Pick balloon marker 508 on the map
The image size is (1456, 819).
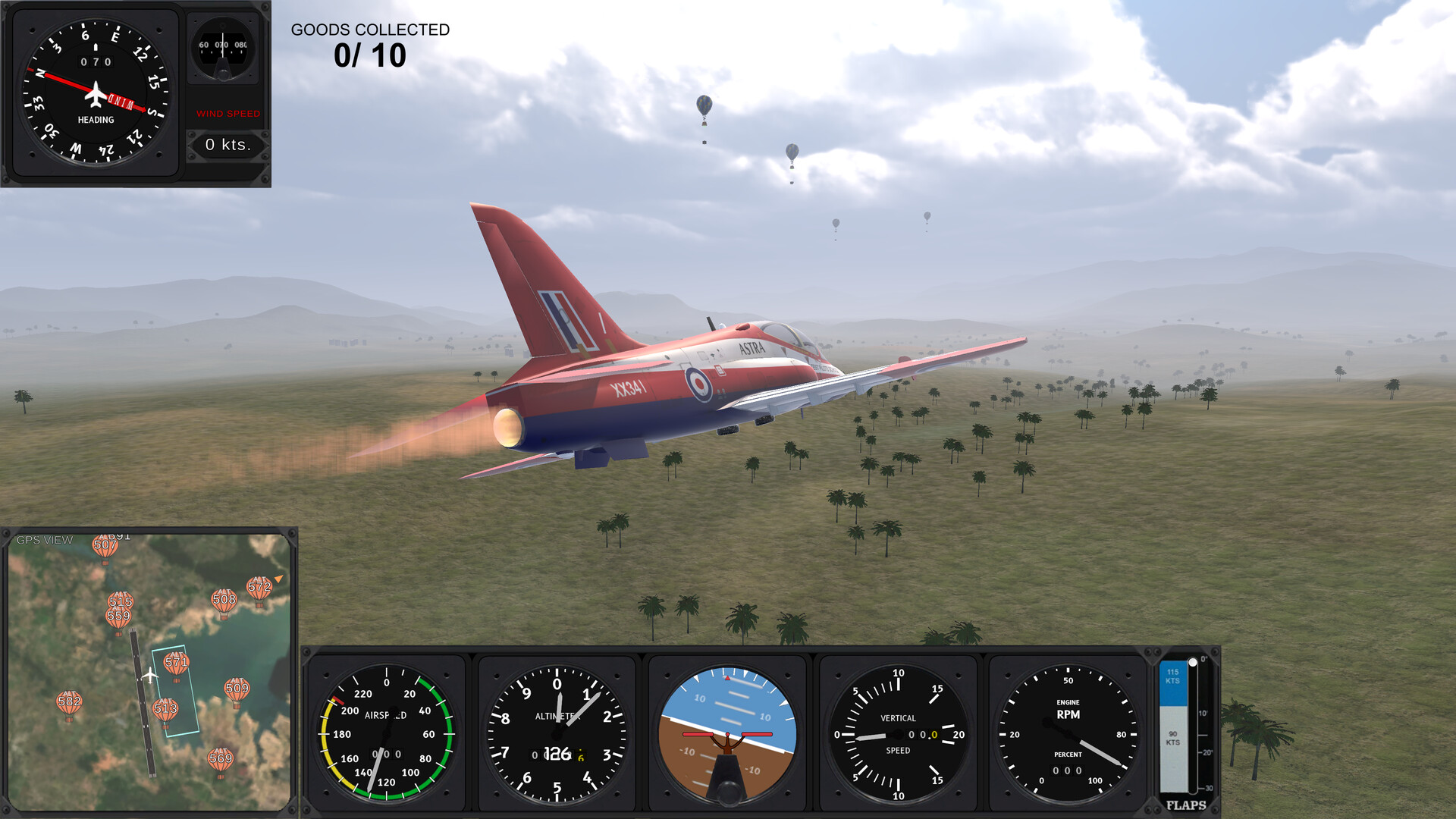pos(224,601)
